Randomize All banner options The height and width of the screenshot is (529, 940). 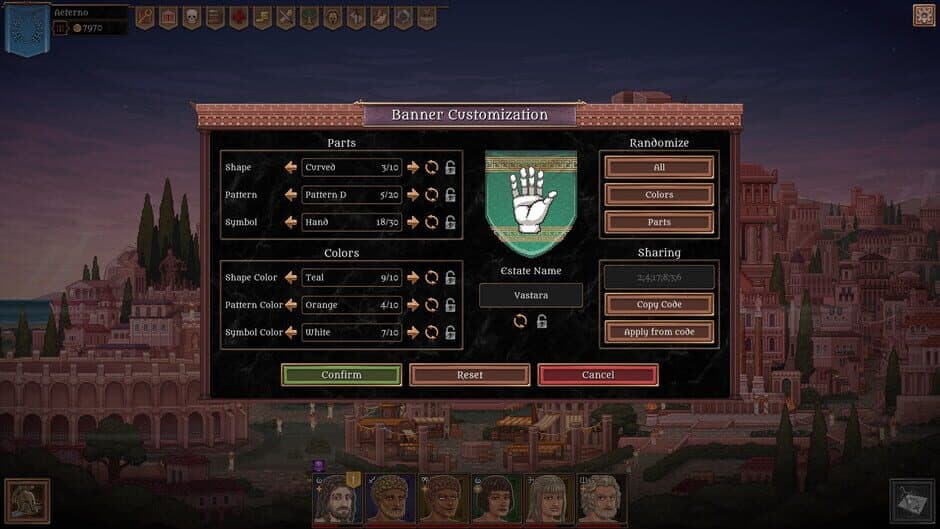click(x=659, y=167)
